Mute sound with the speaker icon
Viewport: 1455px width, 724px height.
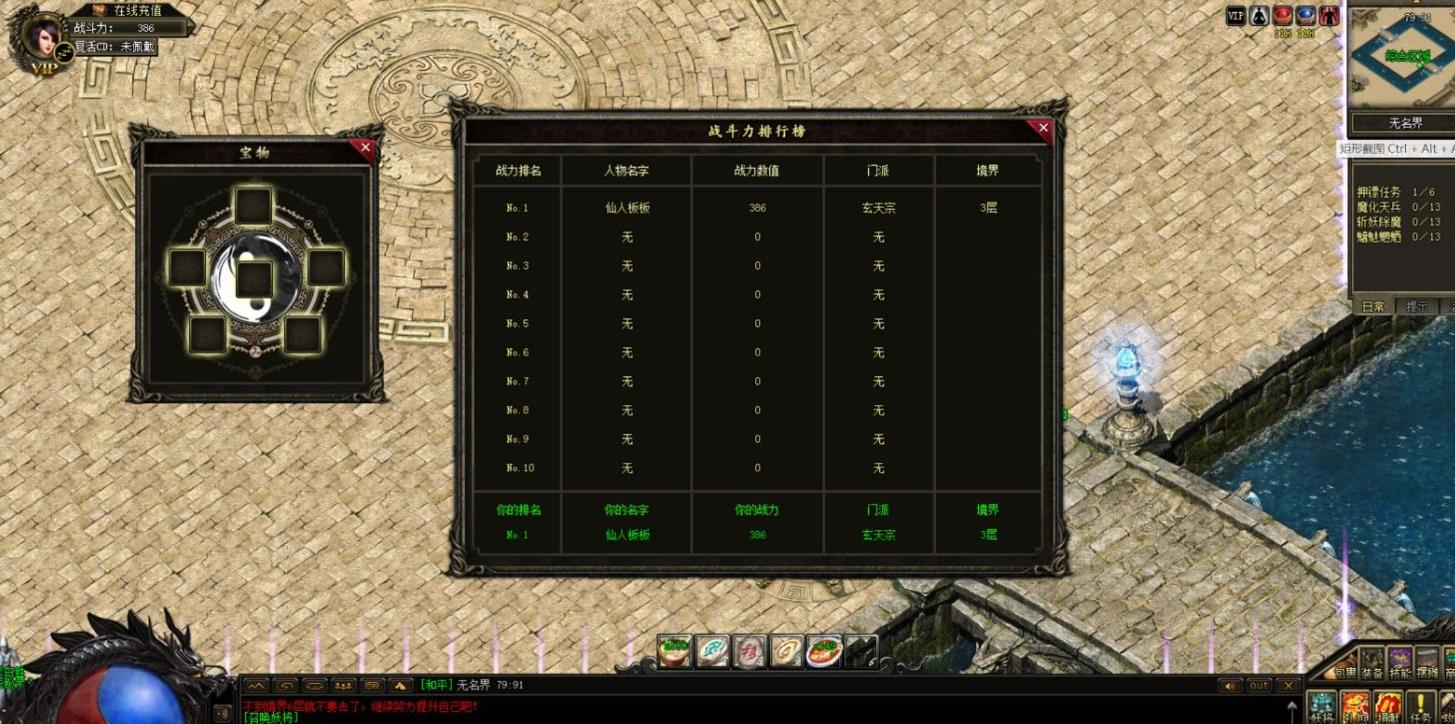[x=1229, y=685]
